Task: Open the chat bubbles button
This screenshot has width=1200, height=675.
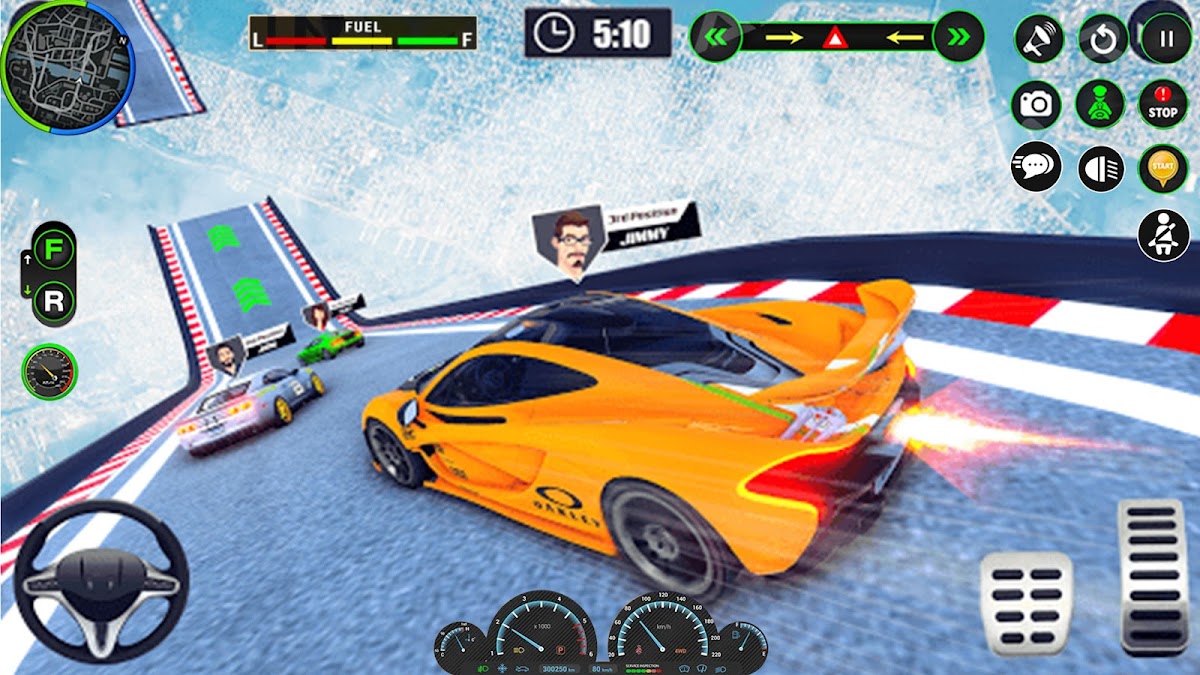Action: click(1036, 167)
